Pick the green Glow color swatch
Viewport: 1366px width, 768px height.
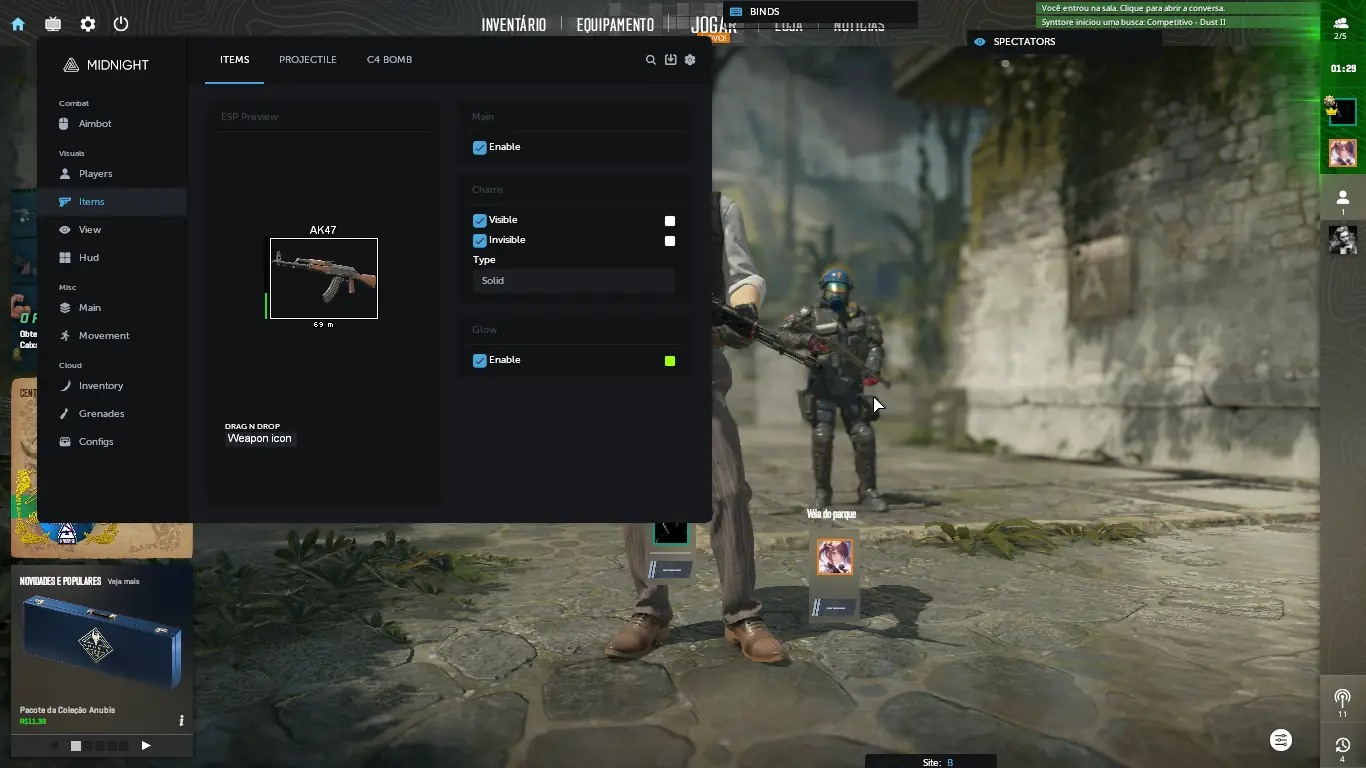[x=670, y=361]
